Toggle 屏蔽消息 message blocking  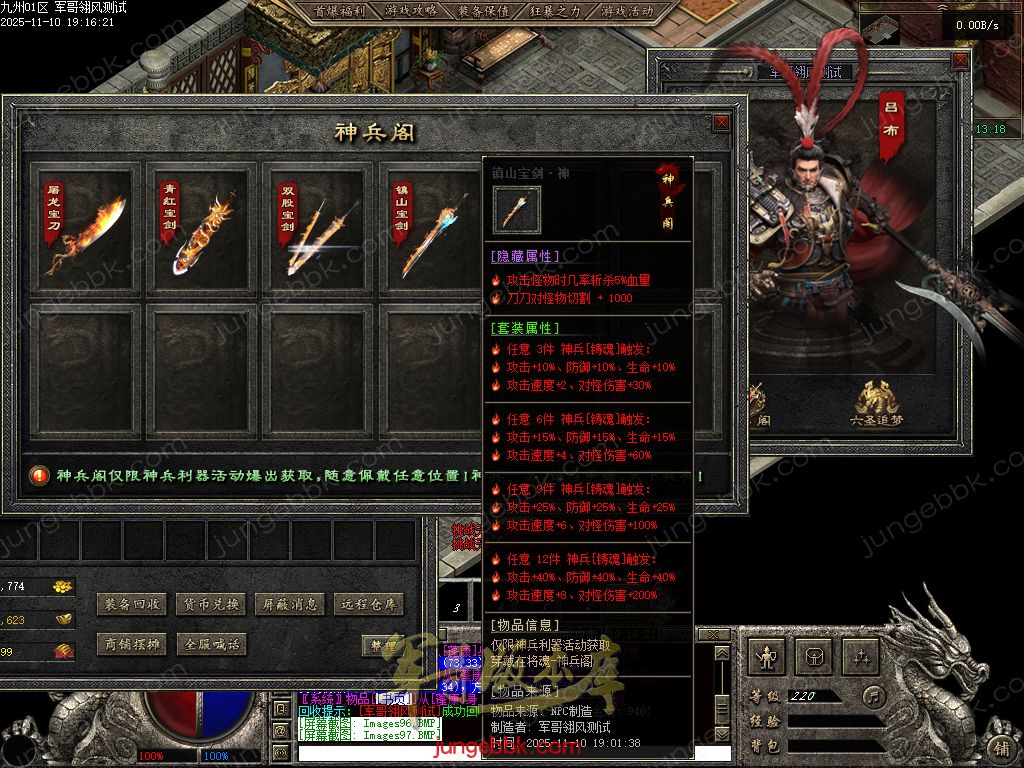(x=289, y=604)
